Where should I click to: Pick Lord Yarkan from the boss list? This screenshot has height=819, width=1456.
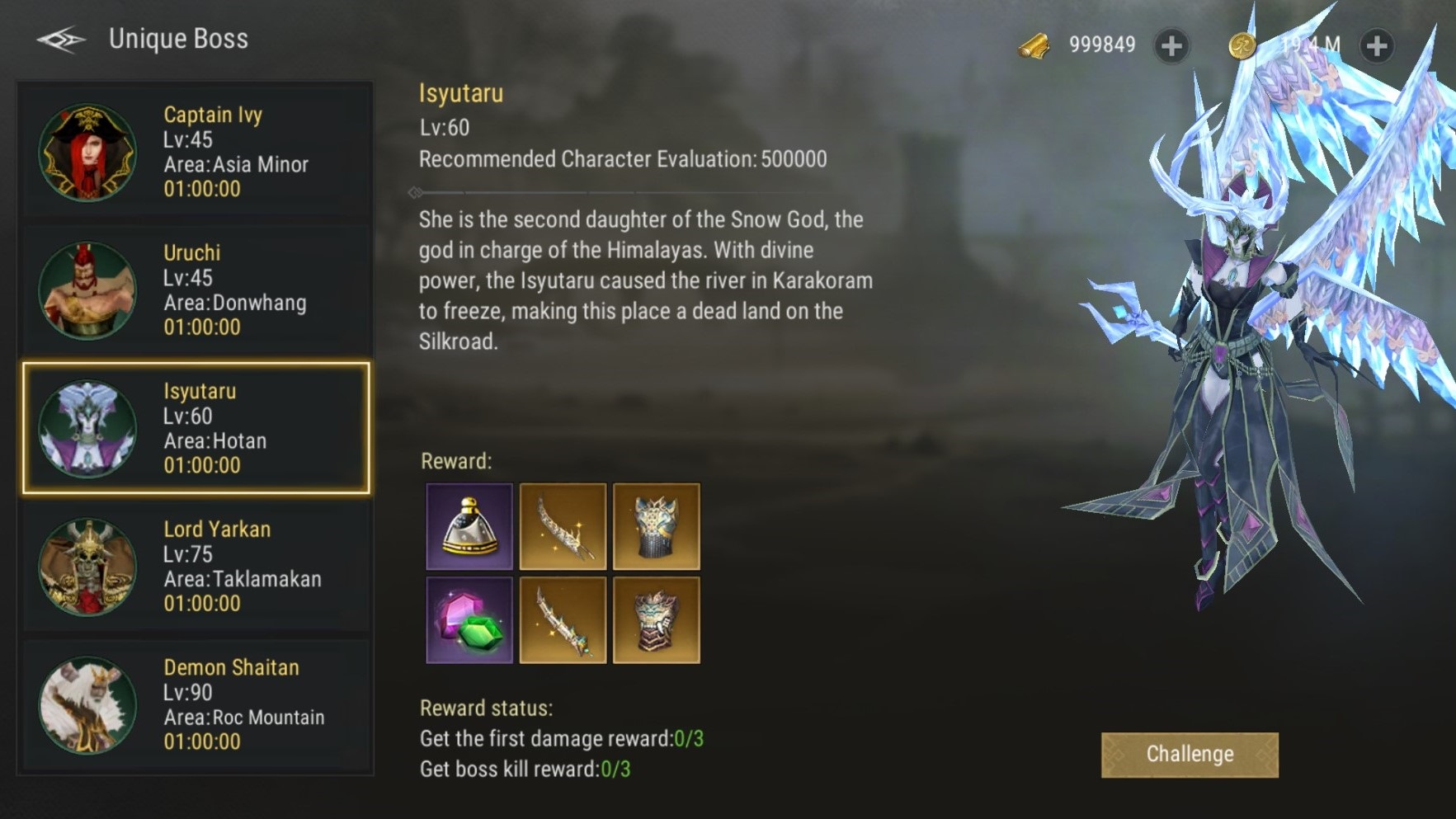click(196, 566)
